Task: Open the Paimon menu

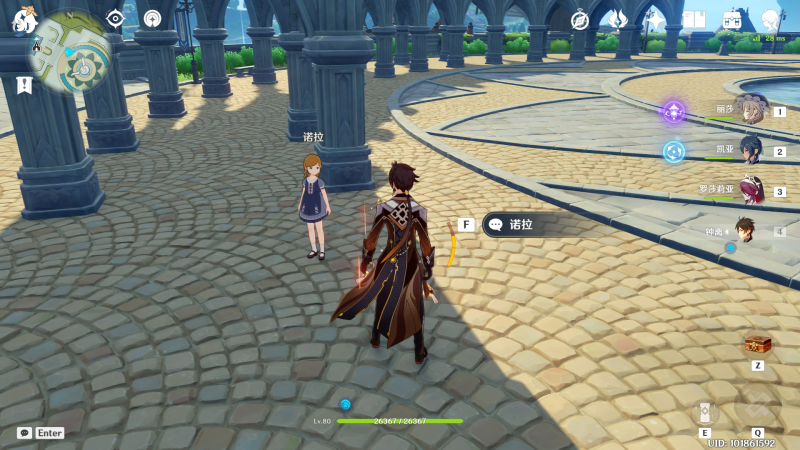Action: [x=25, y=19]
